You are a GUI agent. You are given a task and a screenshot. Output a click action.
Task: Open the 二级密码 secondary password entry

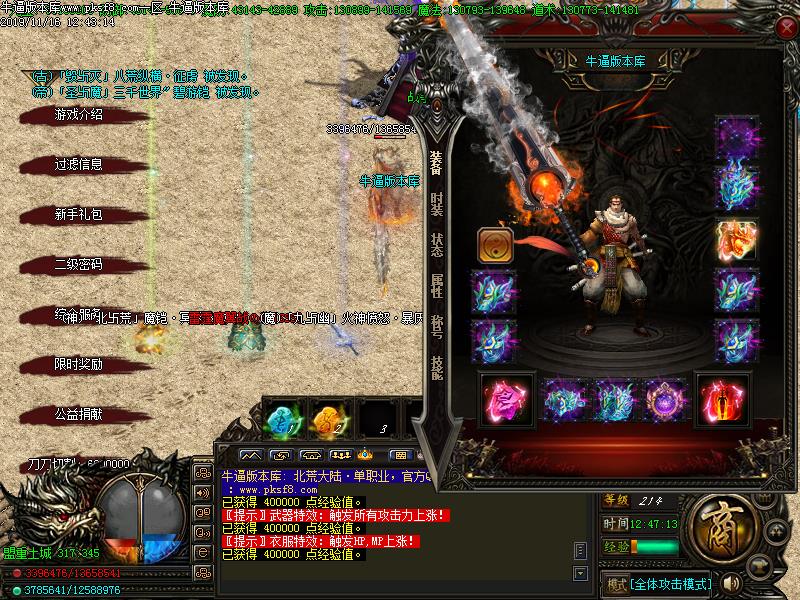coord(78,265)
